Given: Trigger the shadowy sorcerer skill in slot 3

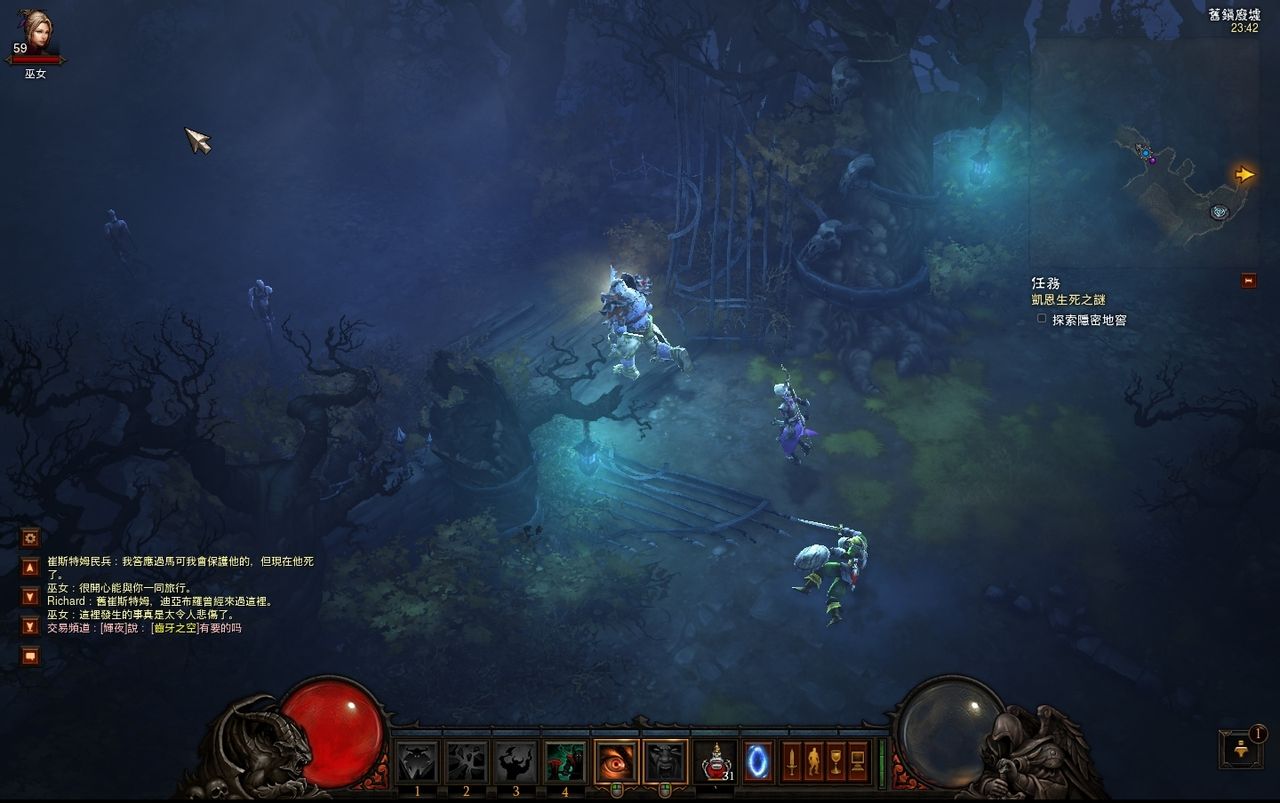Looking at the screenshot, I should point(516,762).
